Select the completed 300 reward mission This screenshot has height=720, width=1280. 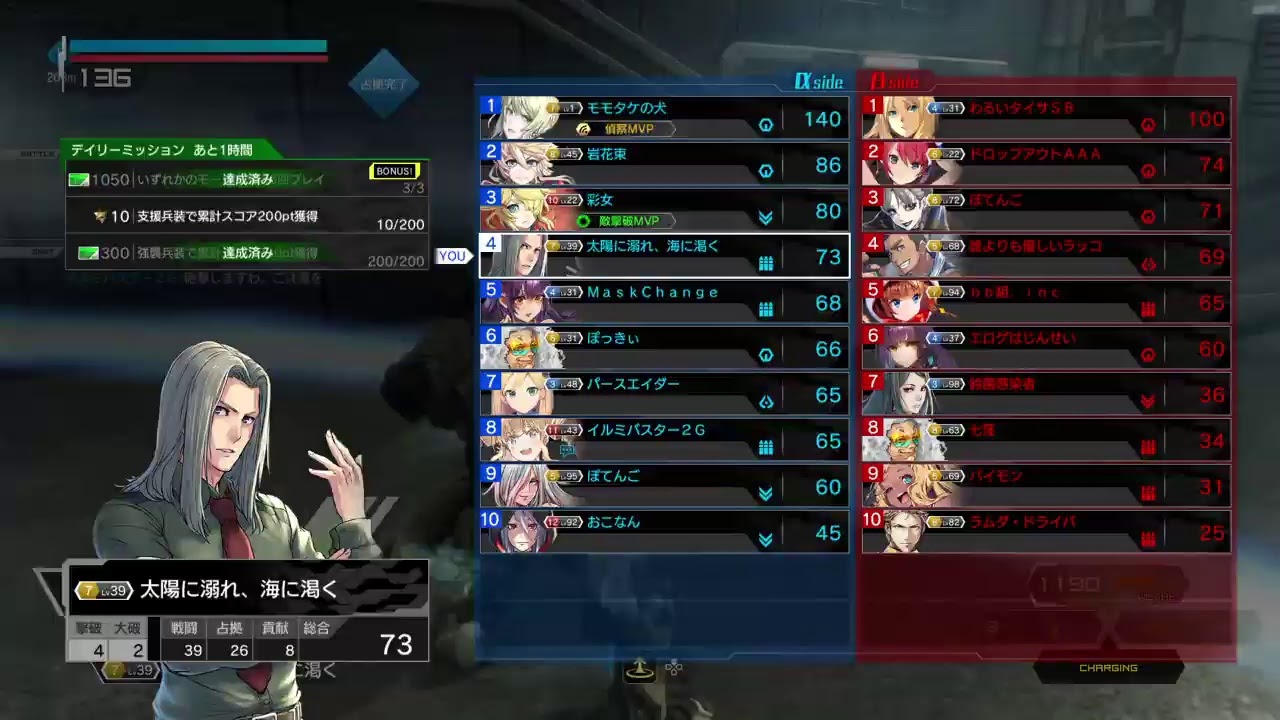tap(247, 253)
